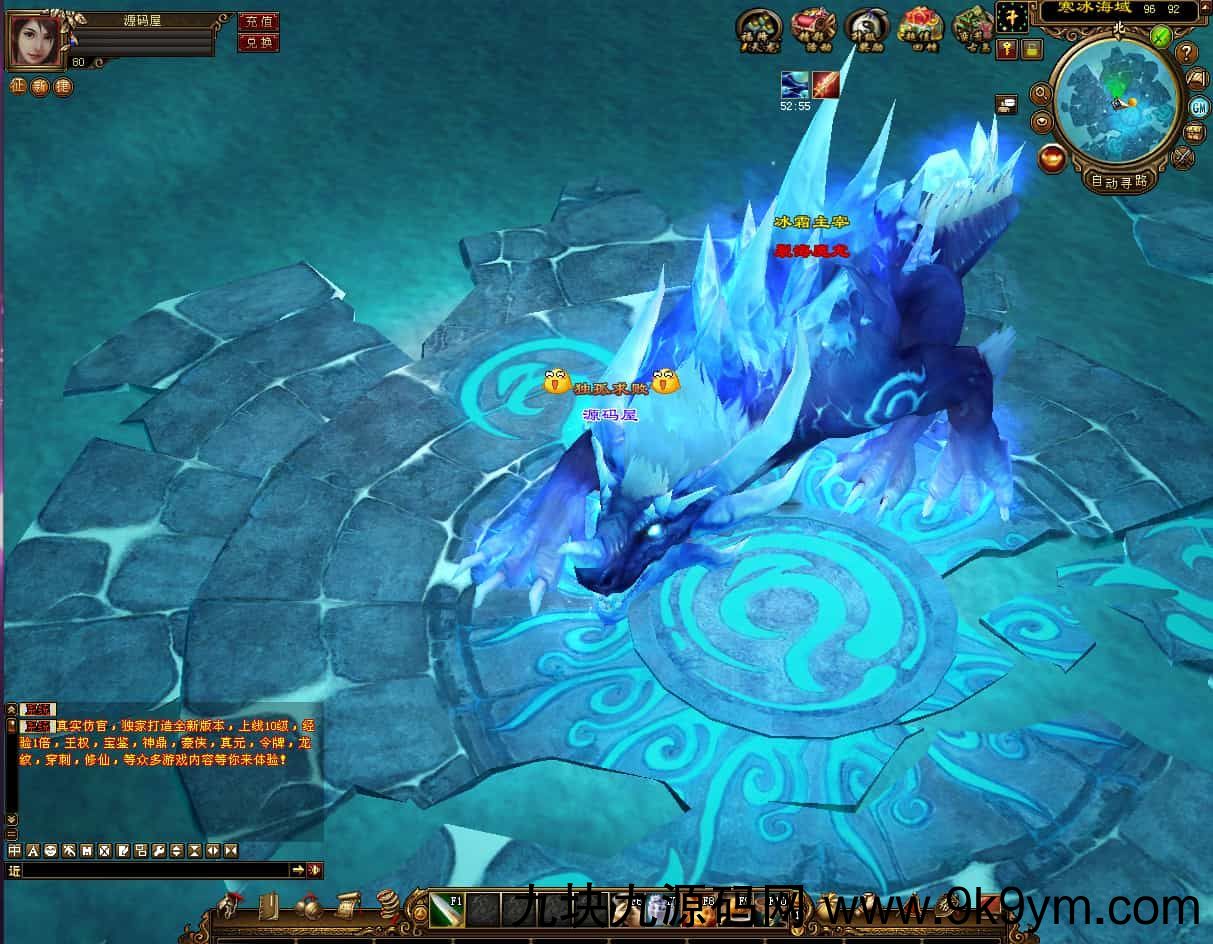Open the yin-yang pouch event icon
This screenshot has height=944, width=1213.
866,27
